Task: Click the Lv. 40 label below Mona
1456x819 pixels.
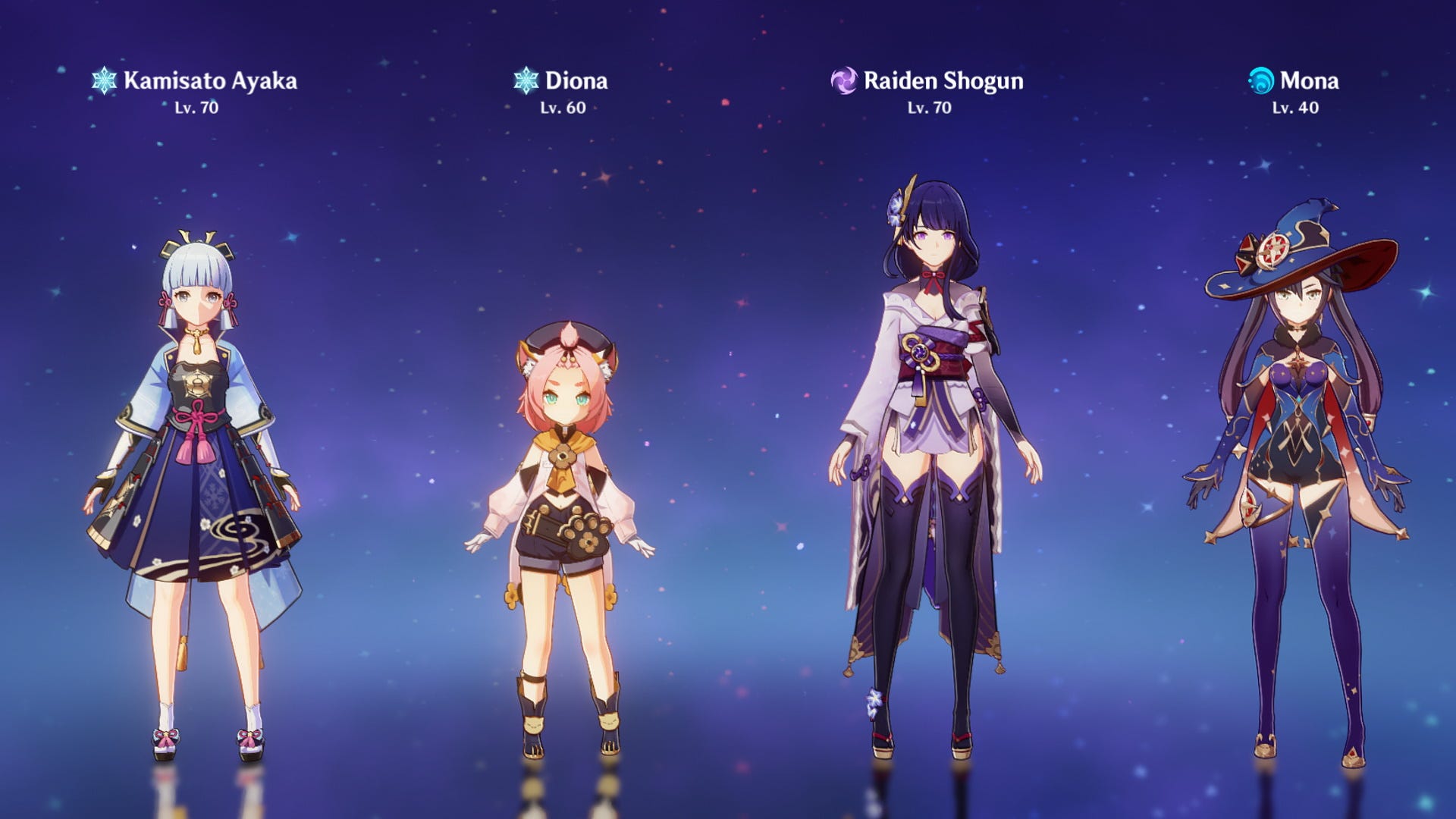Action: 1296,108
